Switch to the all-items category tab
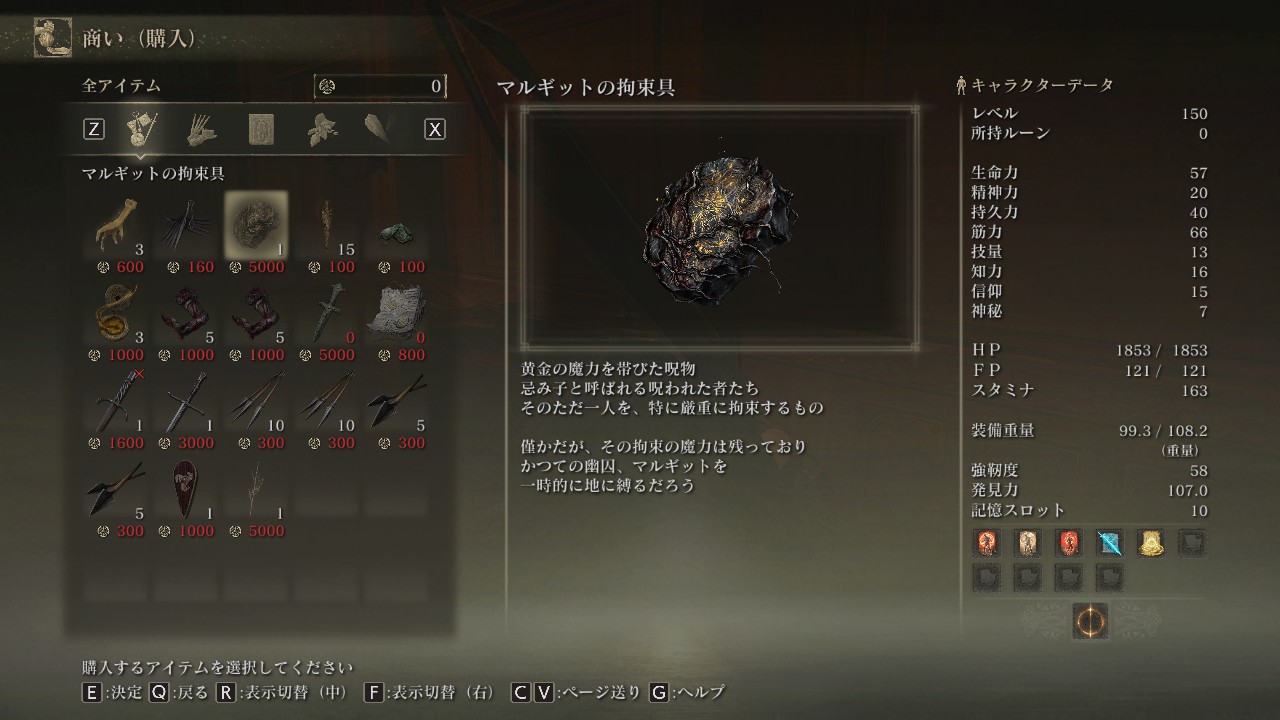The height and width of the screenshot is (720, 1280). click(x=139, y=129)
